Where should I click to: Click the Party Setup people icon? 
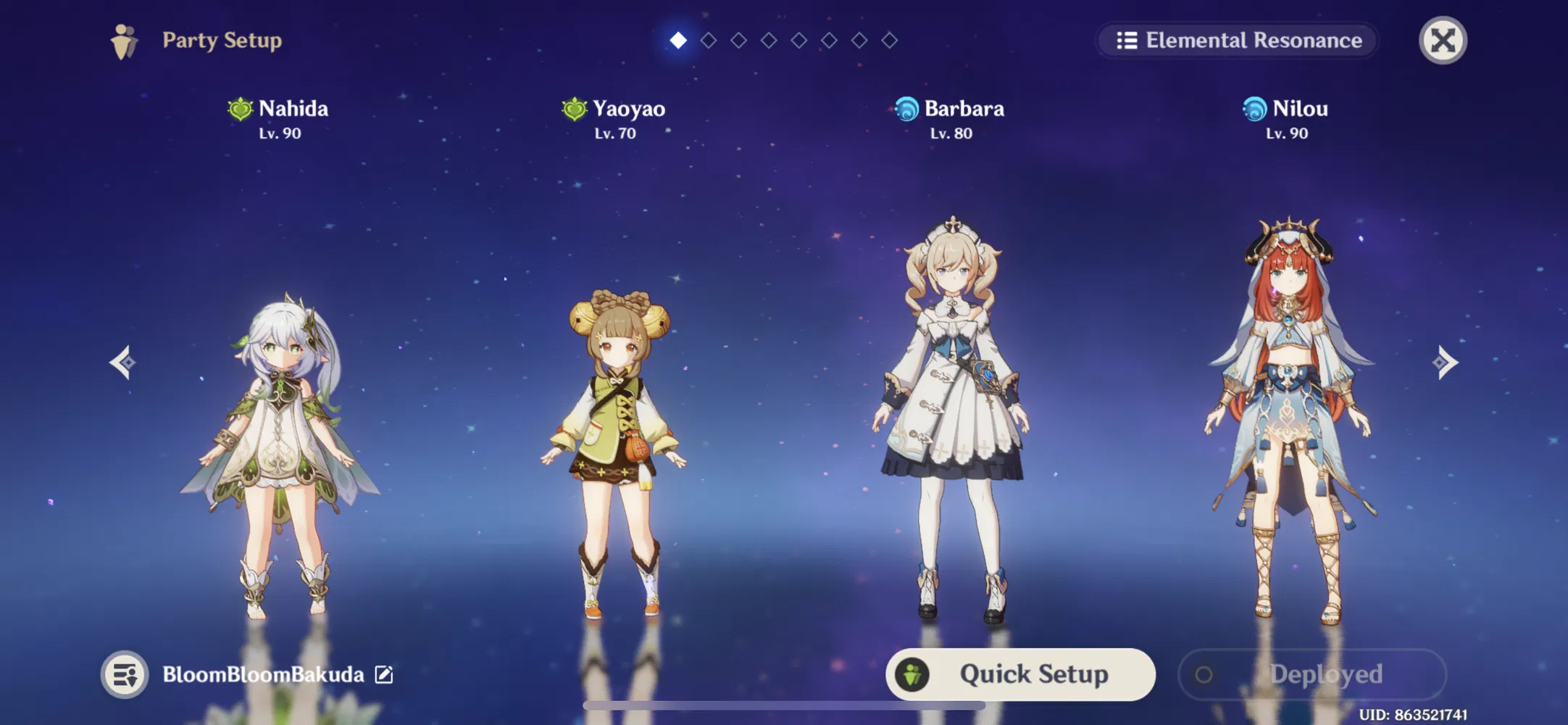click(x=124, y=41)
